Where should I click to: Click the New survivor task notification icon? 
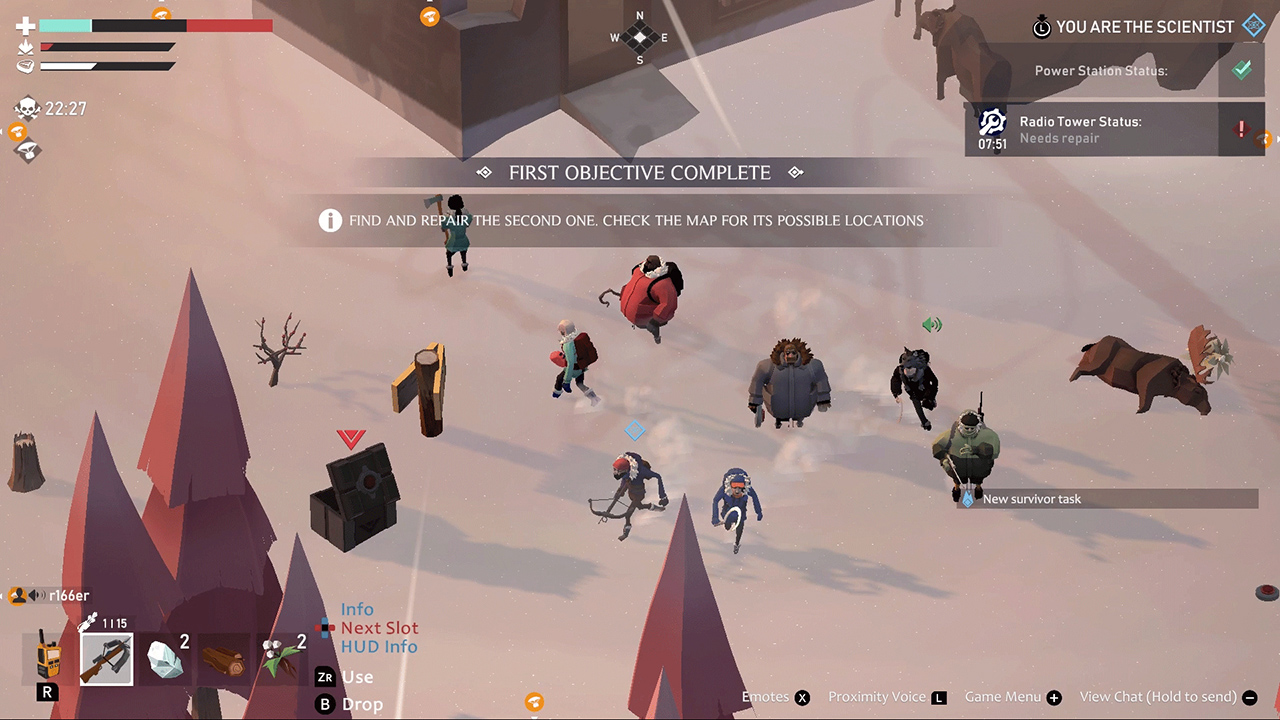pyautogui.click(x=966, y=498)
